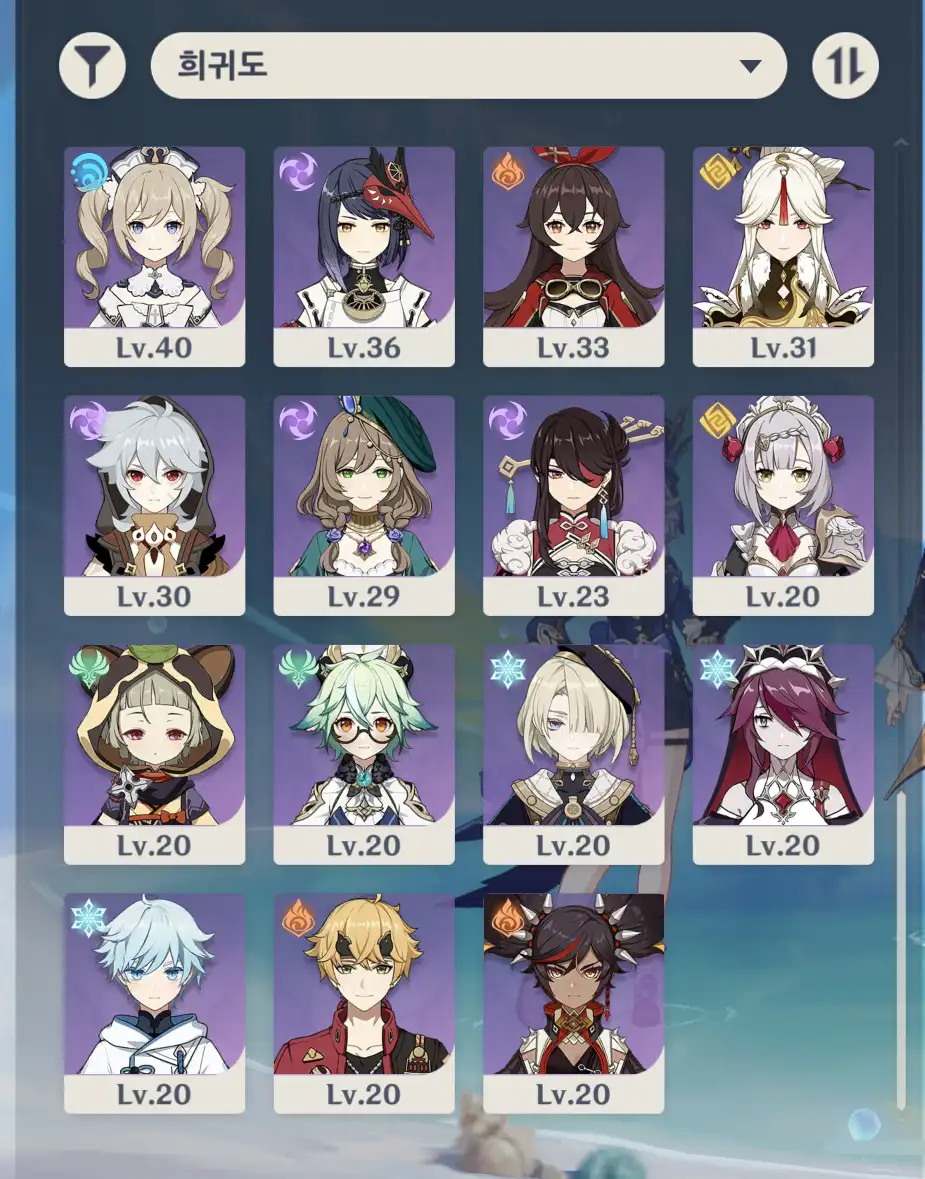925x1179 pixels.
Task: Select Sayu in the tanuki hood
Action: point(154,754)
